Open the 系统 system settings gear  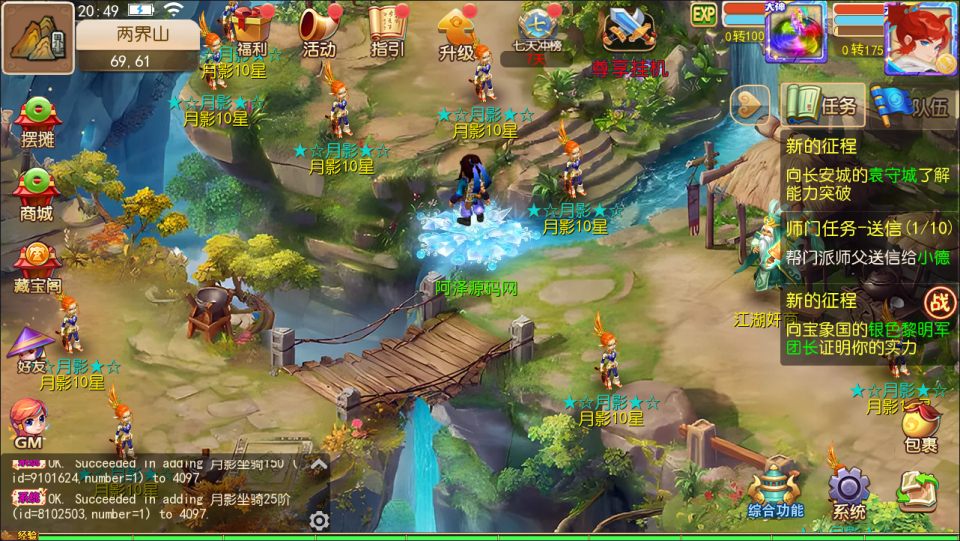pos(849,493)
